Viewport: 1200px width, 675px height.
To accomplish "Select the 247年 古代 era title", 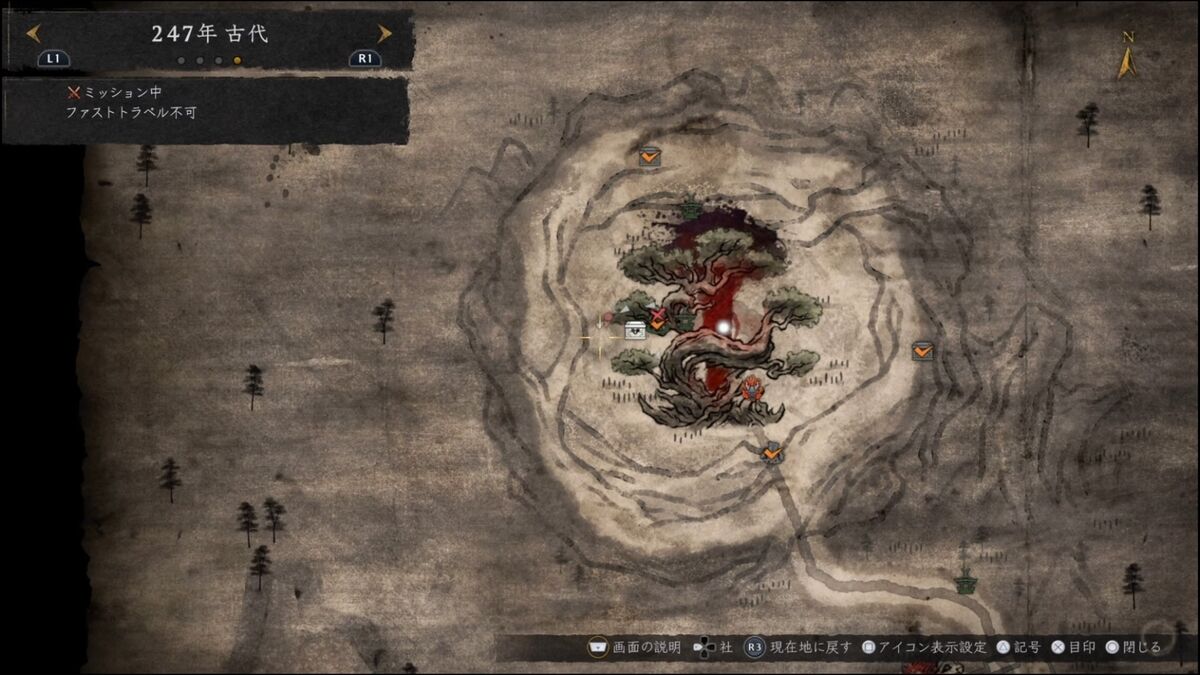I will pos(209,33).
